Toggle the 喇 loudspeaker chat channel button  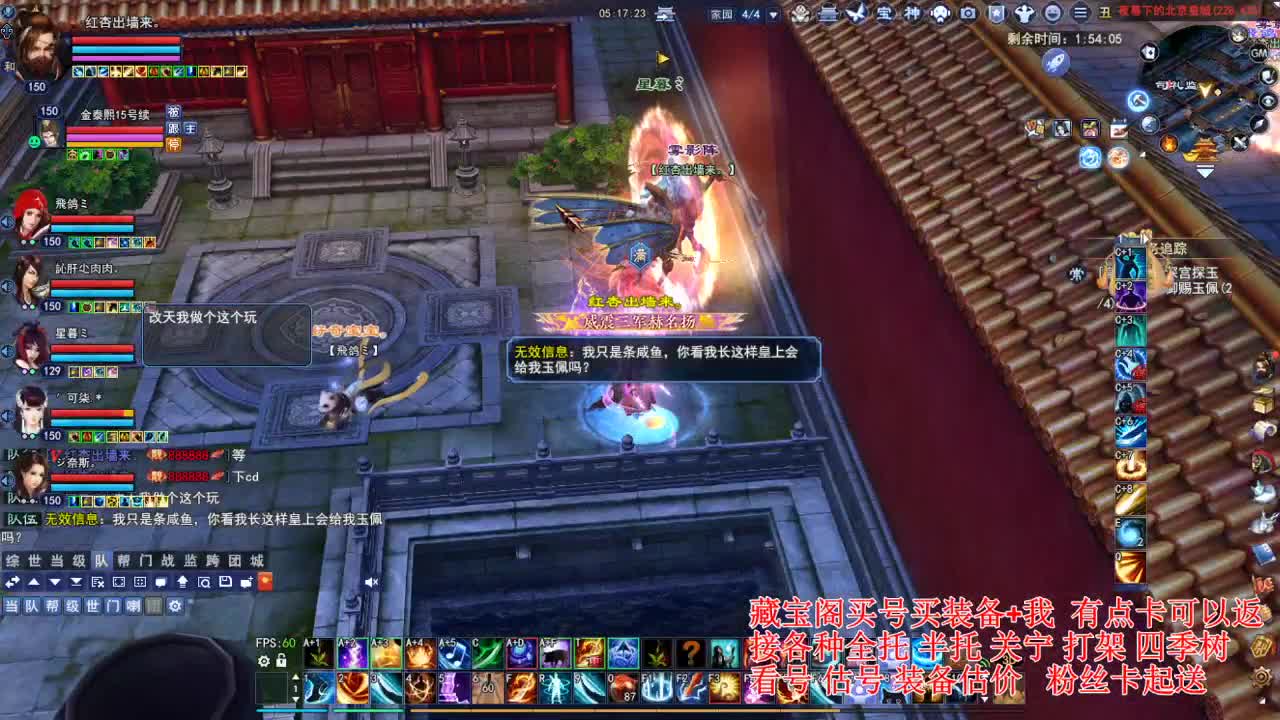(135, 606)
